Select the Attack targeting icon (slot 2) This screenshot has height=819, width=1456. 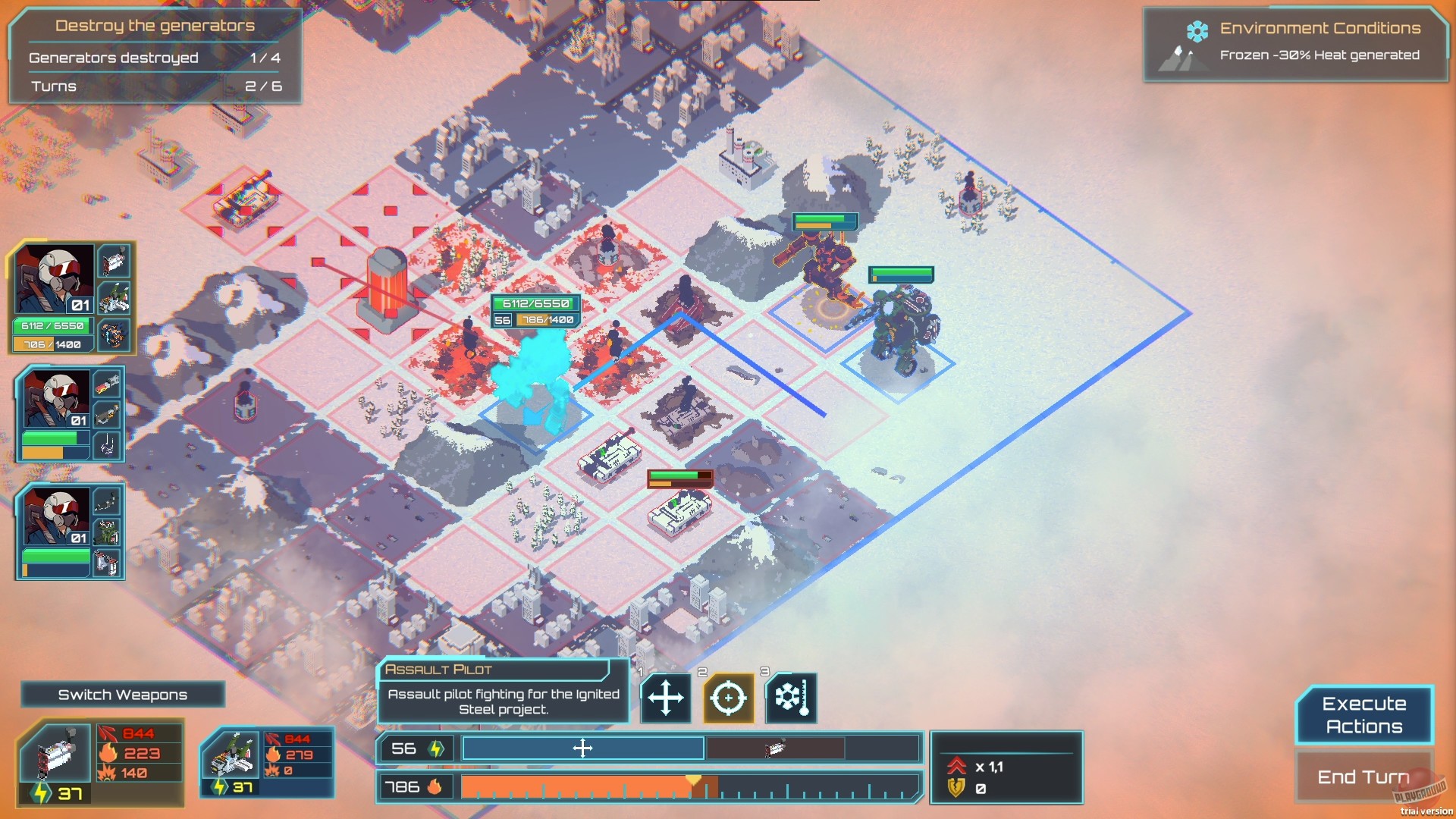[x=728, y=698]
